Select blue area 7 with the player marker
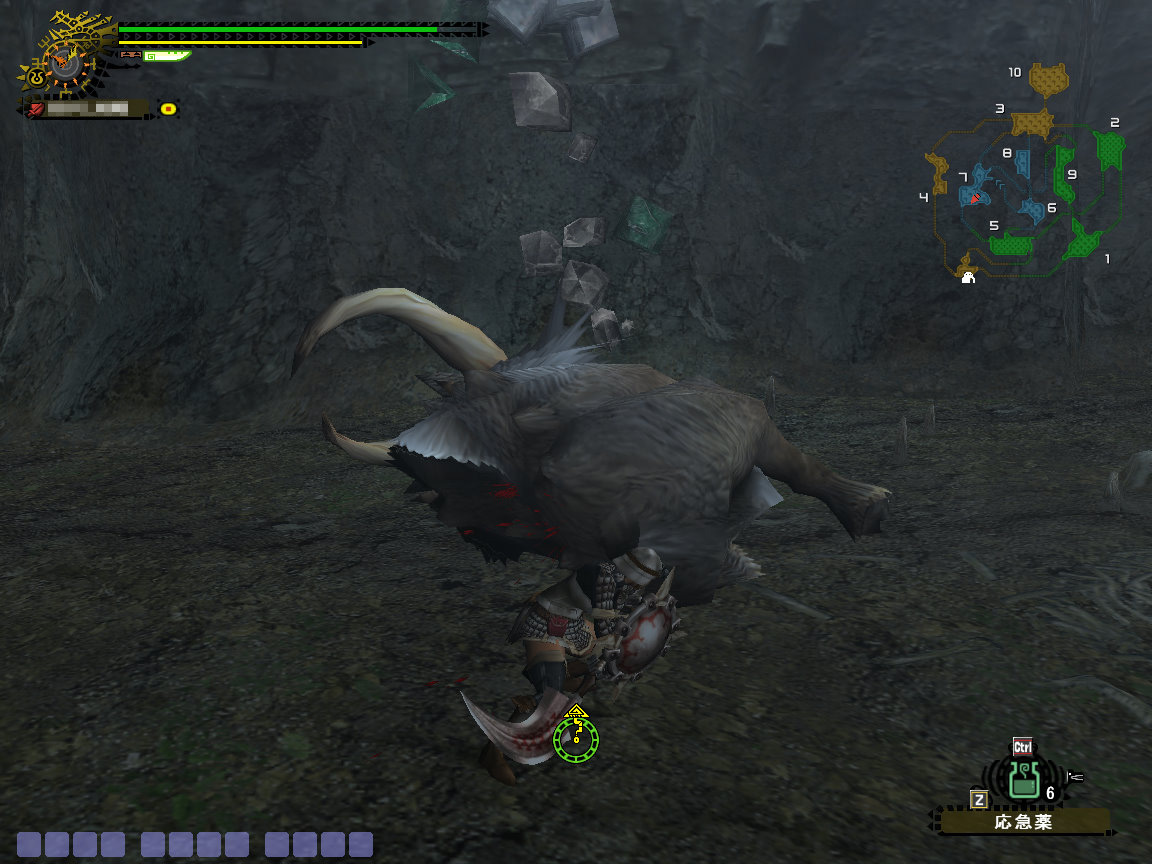1152x864 pixels. 976,191
